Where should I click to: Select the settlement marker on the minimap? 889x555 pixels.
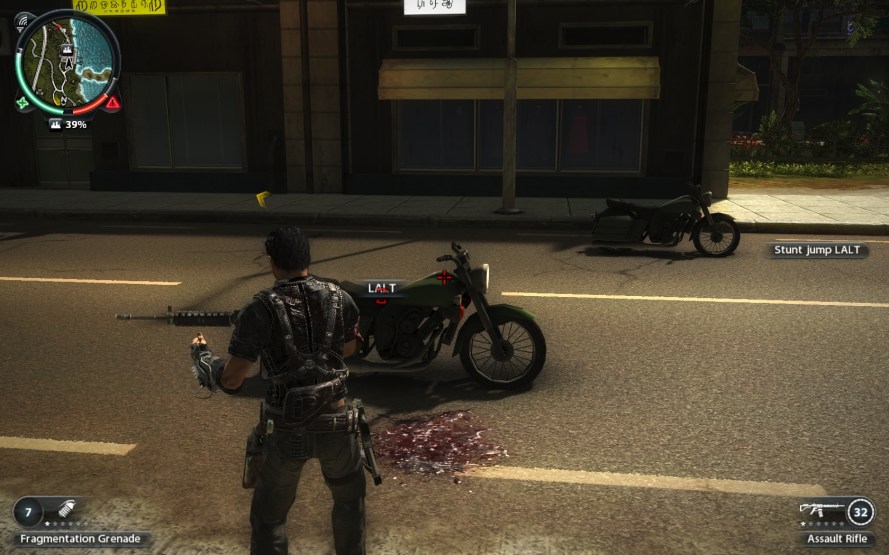(x=67, y=49)
